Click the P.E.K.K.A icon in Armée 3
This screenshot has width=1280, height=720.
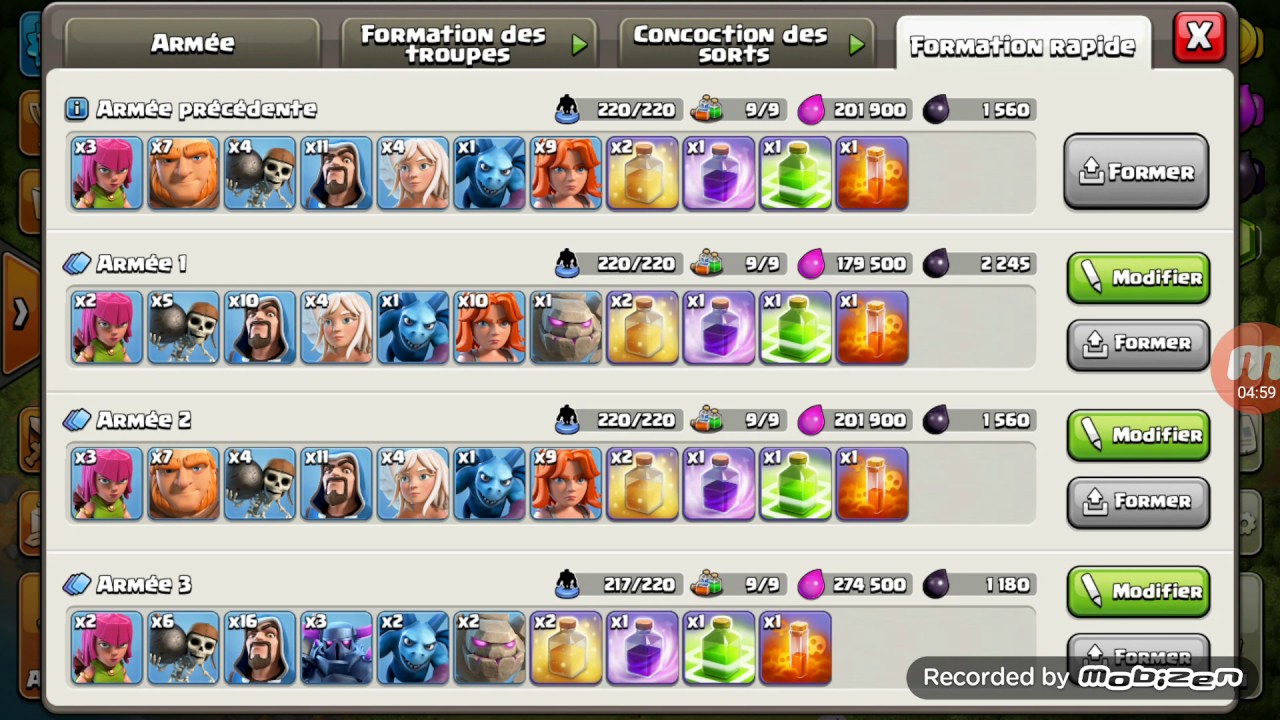tap(336, 648)
